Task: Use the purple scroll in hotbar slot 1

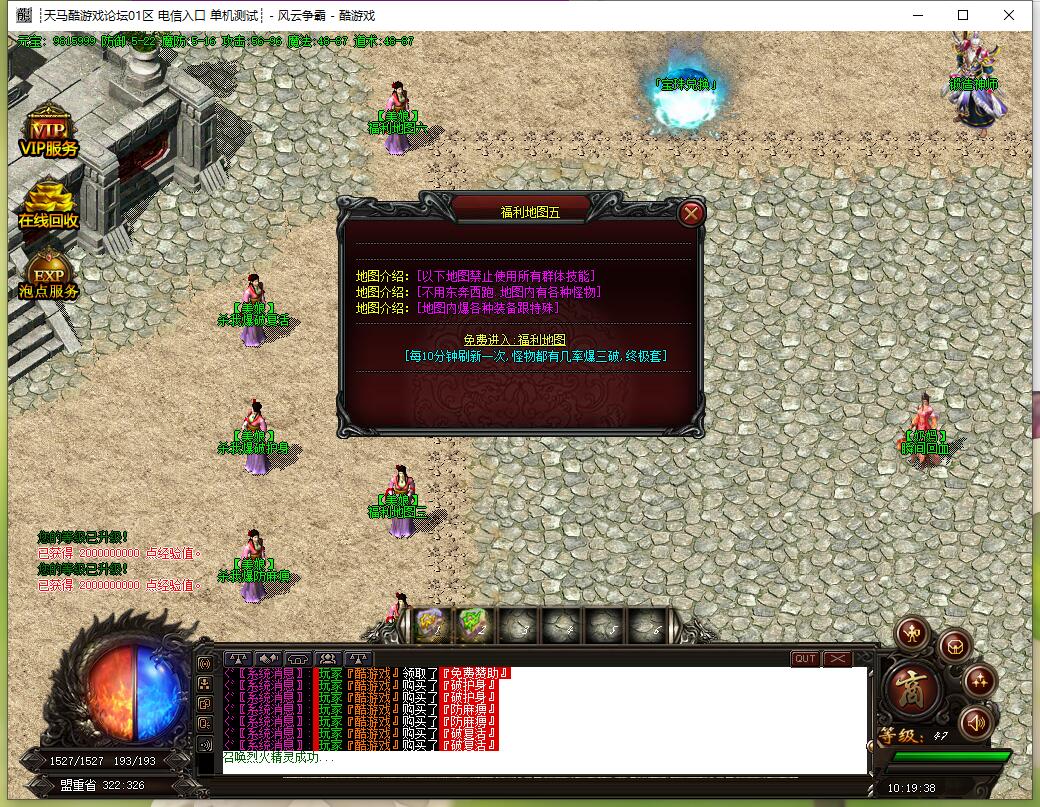Action: pos(430,623)
